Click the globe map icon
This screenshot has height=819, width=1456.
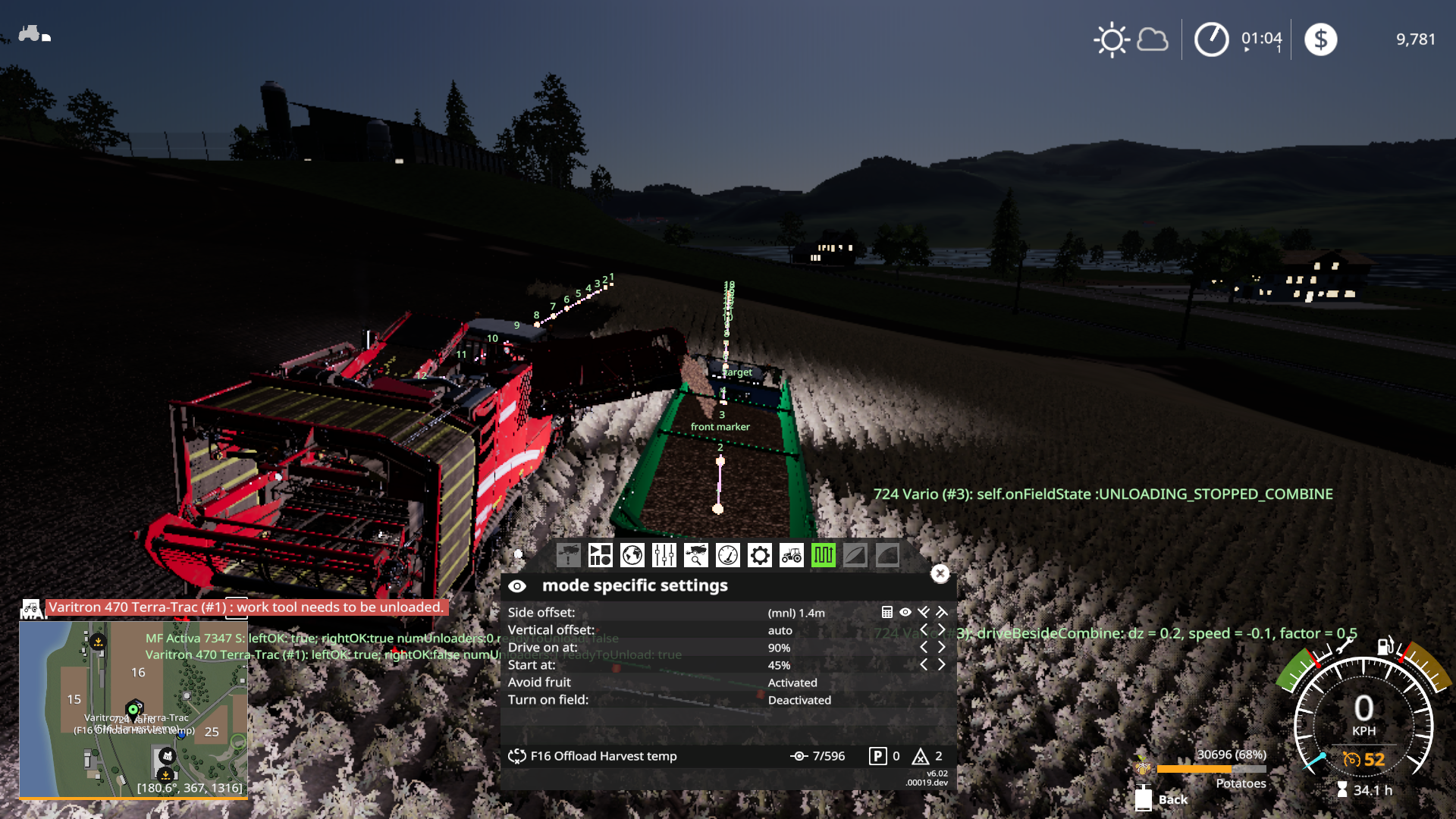tap(632, 555)
